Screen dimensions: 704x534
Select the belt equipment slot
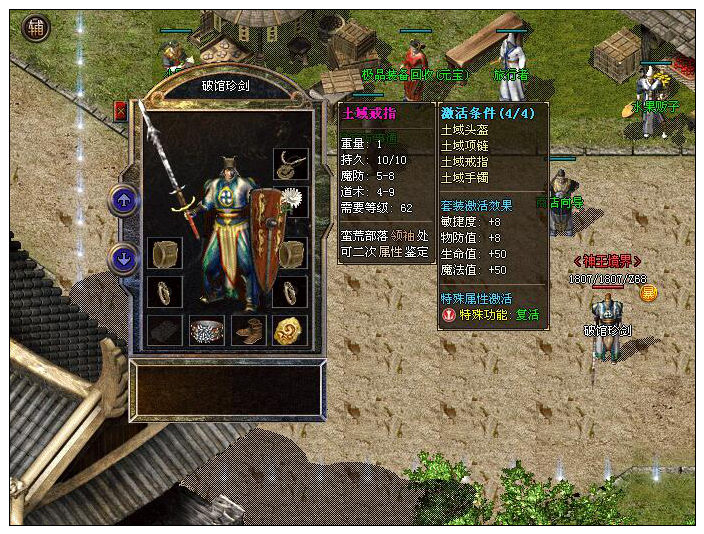coord(207,331)
